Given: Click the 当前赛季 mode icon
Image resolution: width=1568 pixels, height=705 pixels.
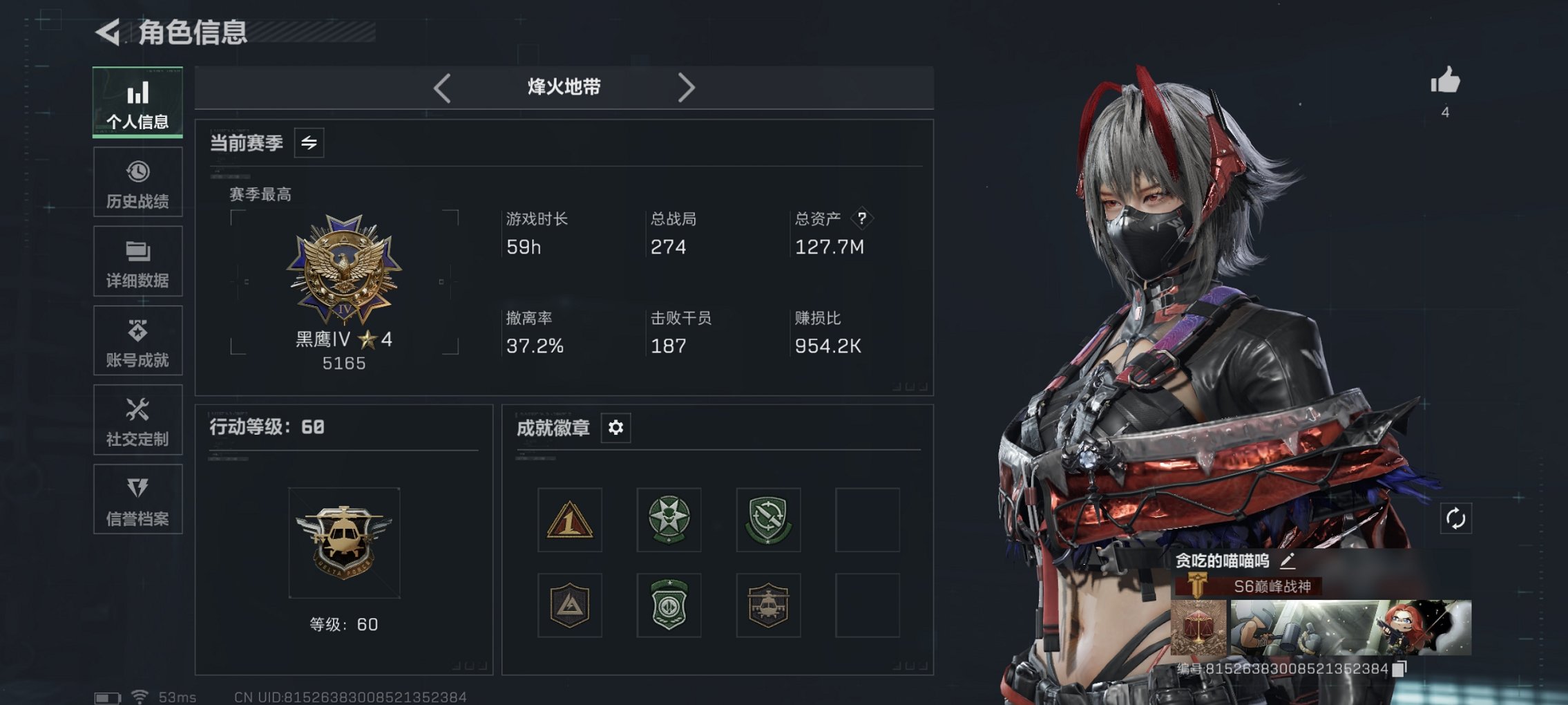Looking at the screenshot, I should pos(309,144).
